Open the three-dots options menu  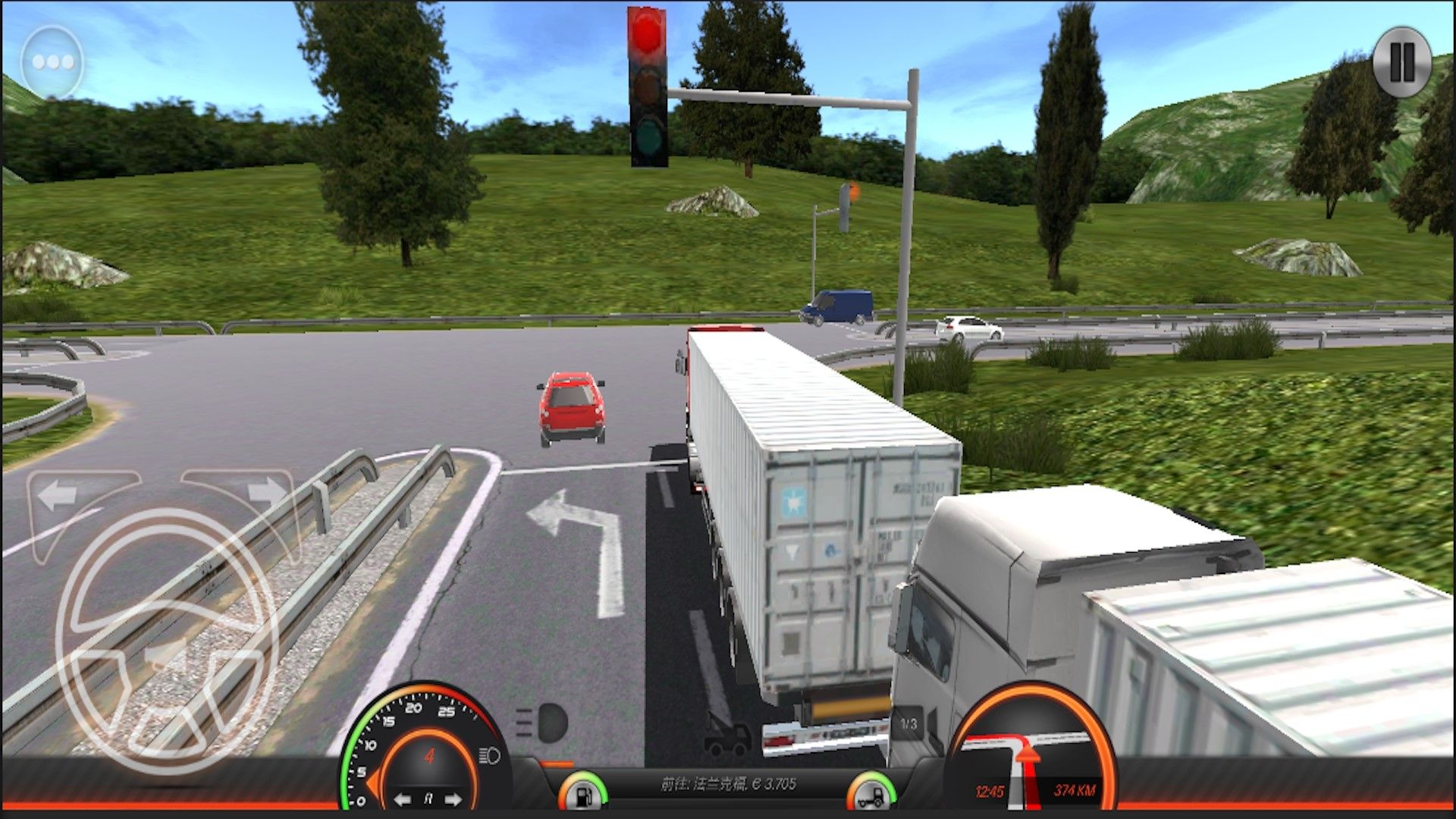tap(52, 62)
